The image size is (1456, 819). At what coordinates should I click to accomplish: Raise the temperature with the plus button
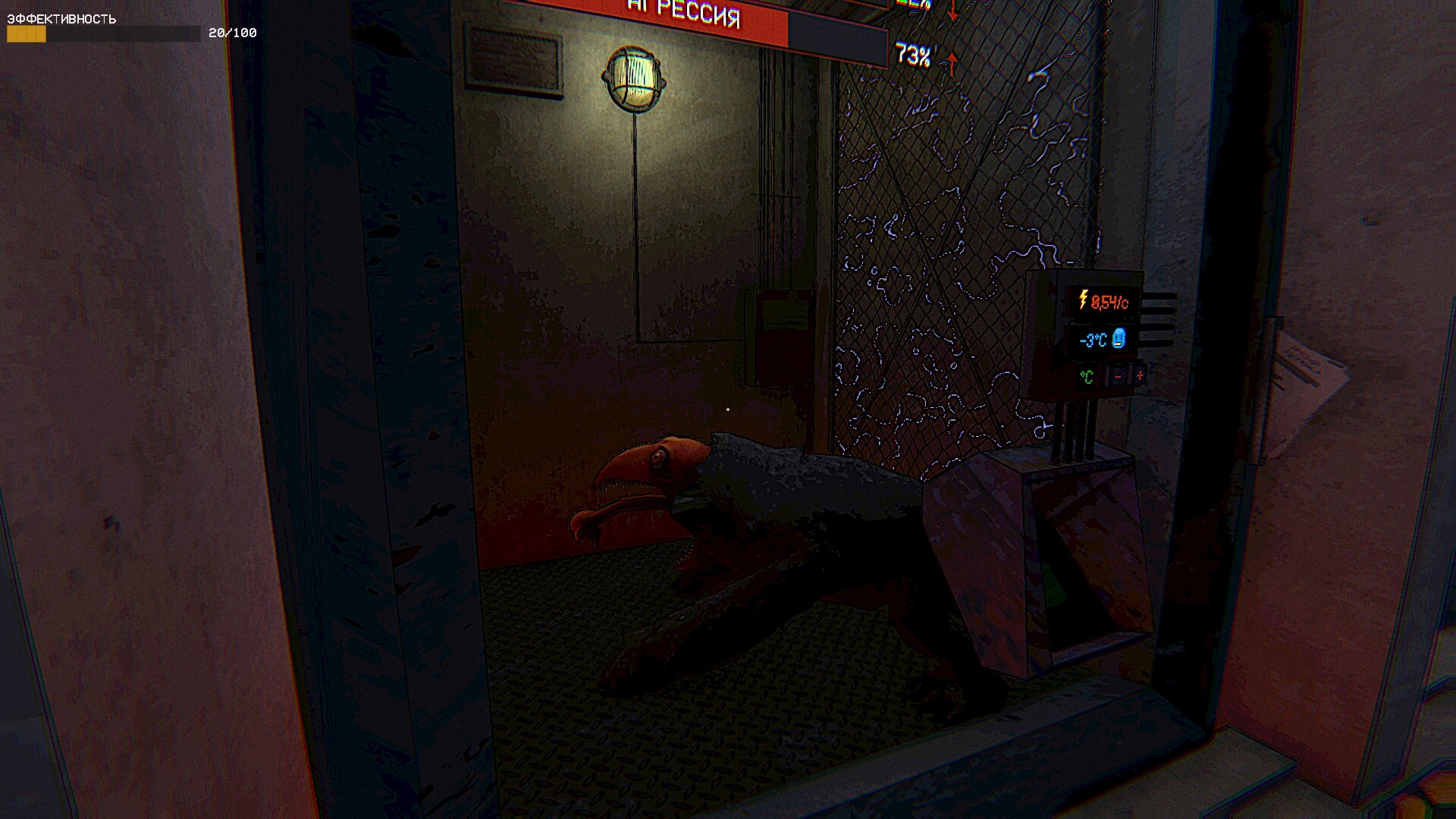[1138, 375]
